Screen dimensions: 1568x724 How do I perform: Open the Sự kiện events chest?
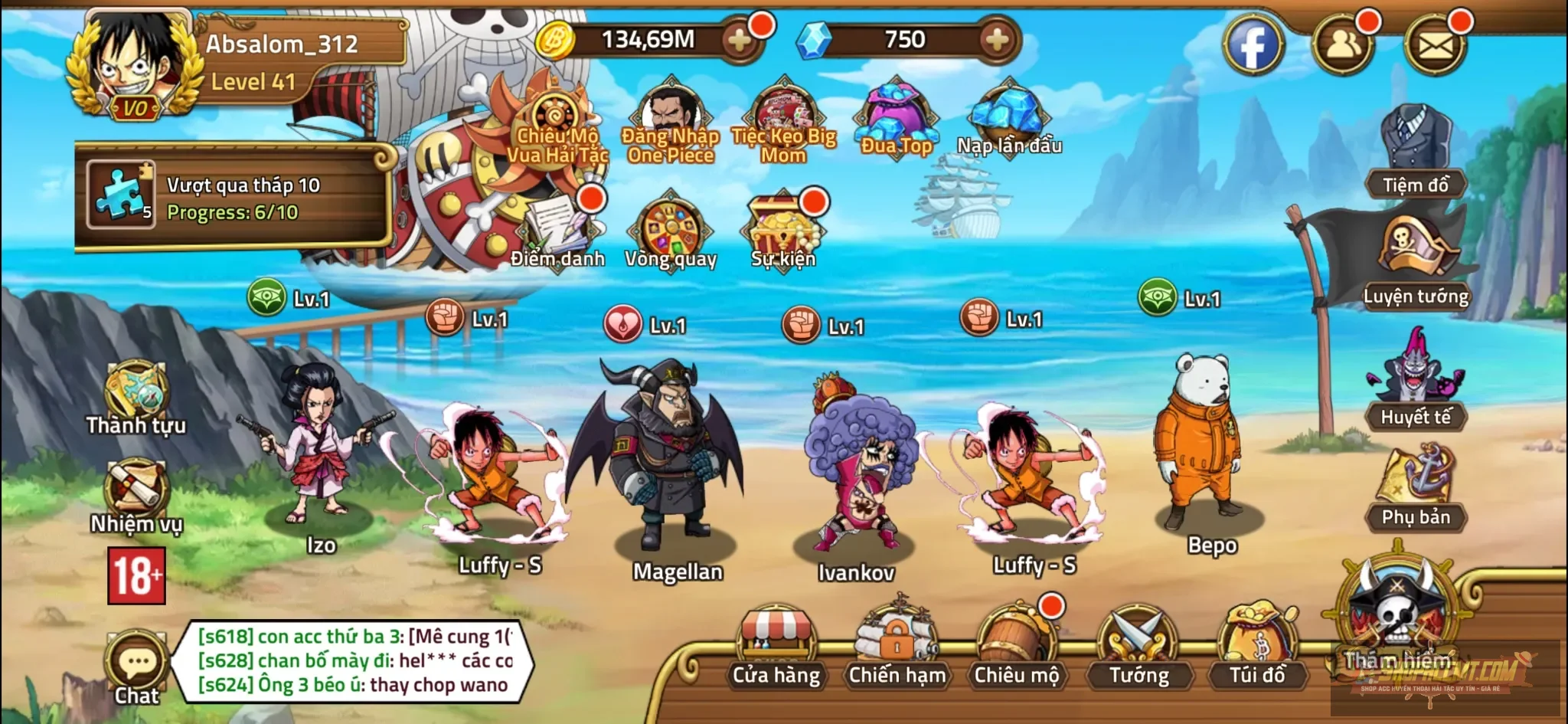pos(783,230)
